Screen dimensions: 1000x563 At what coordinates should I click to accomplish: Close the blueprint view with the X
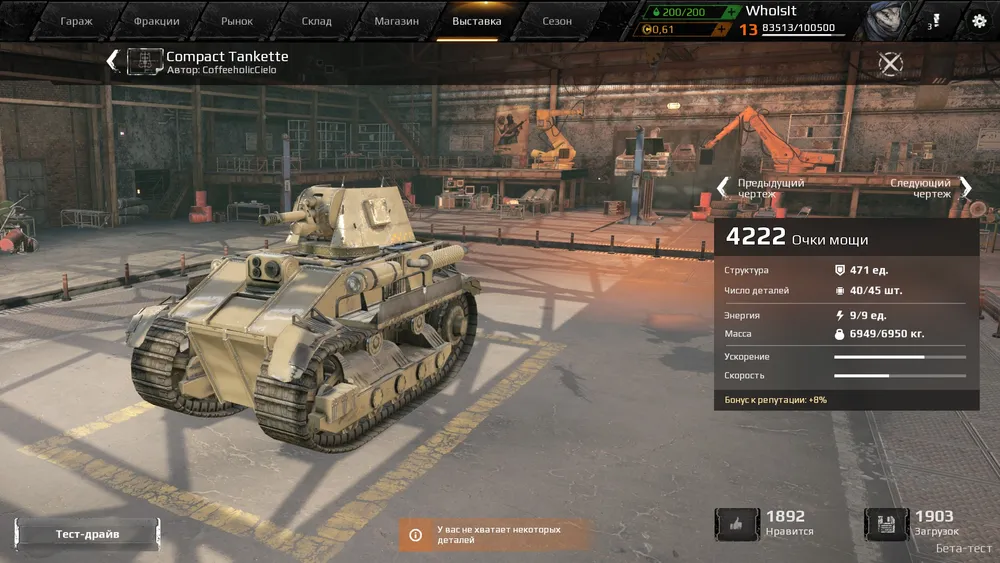click(x=890, y=63)
